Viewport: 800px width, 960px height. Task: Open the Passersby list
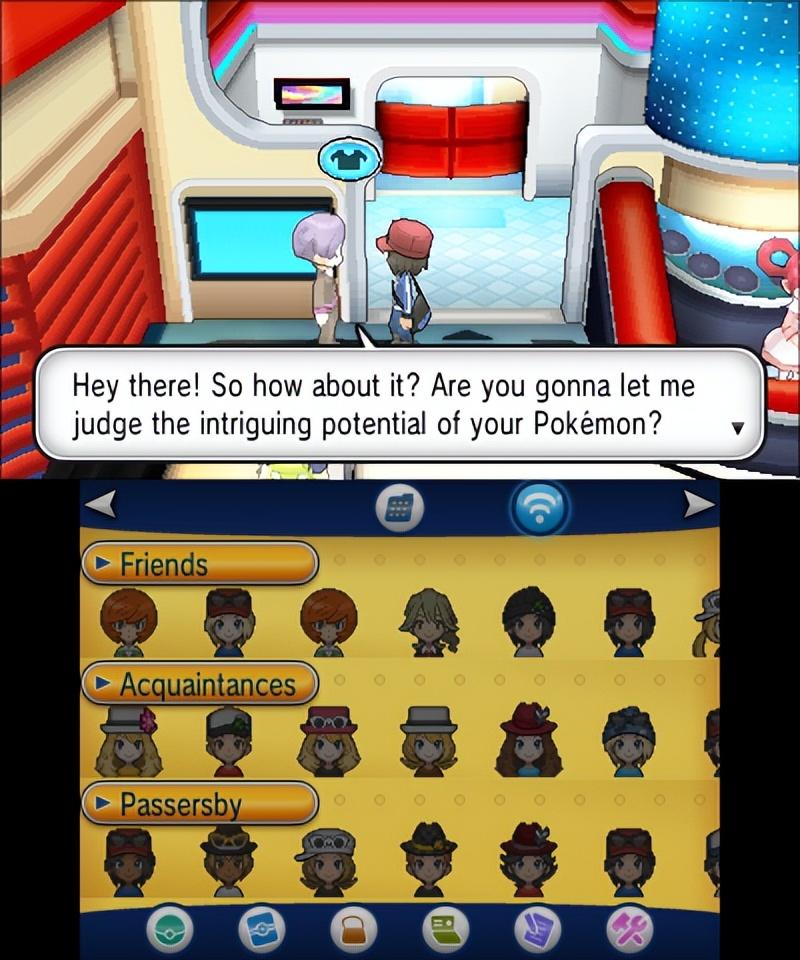pyautogui.click(x=199, y=804)
